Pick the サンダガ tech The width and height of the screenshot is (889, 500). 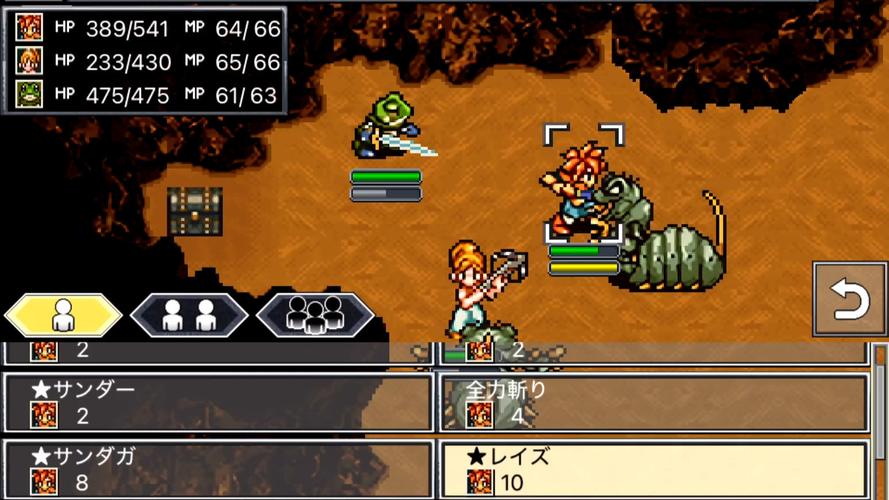[217, 468]
